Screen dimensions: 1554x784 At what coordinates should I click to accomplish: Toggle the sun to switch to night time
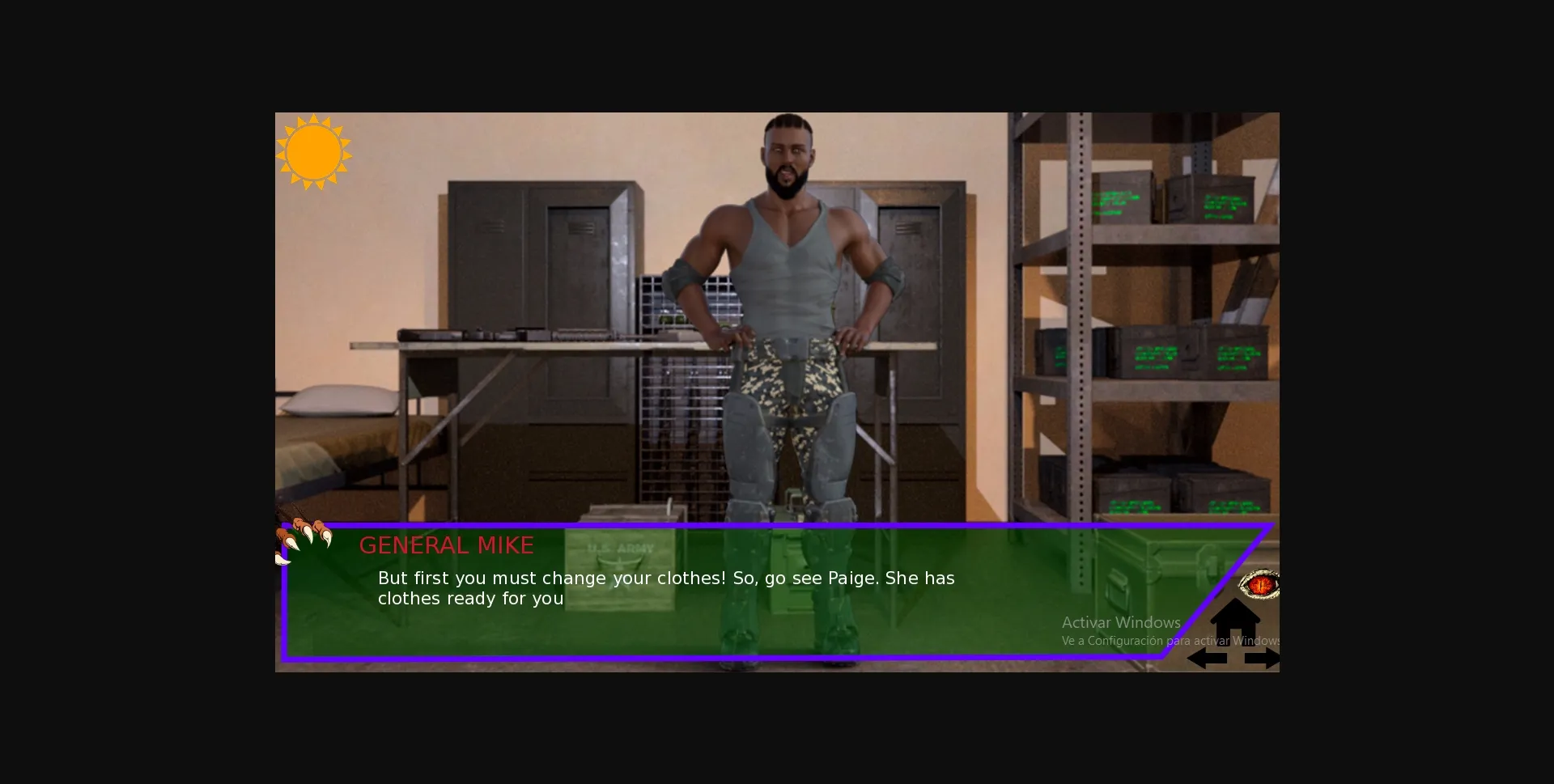(x=316, y=153)
